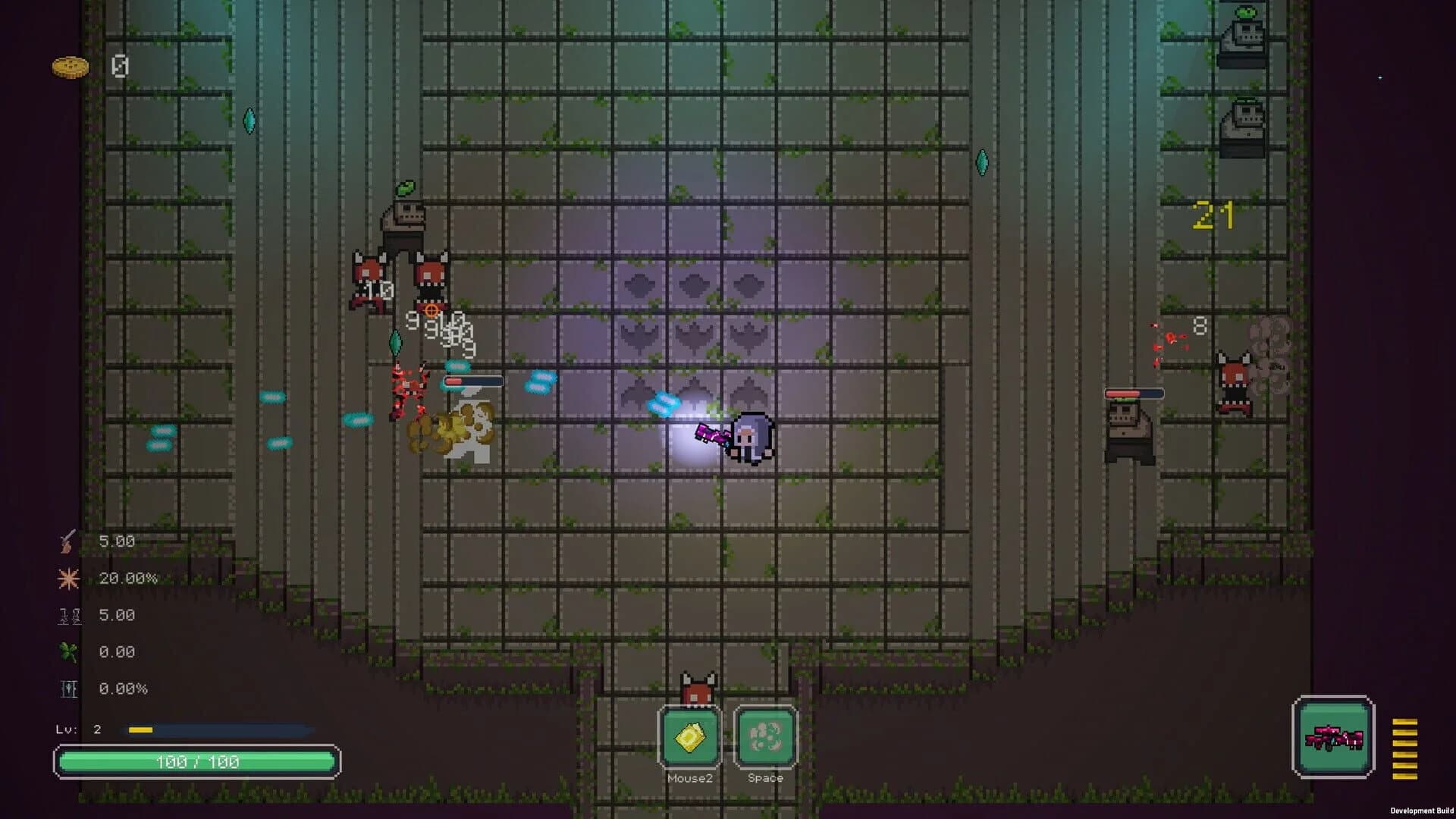The height and width of the screenshot is (819, 1456).
Task: Click the clover luck stat icon at 0.00
Action: click(69, 651)
